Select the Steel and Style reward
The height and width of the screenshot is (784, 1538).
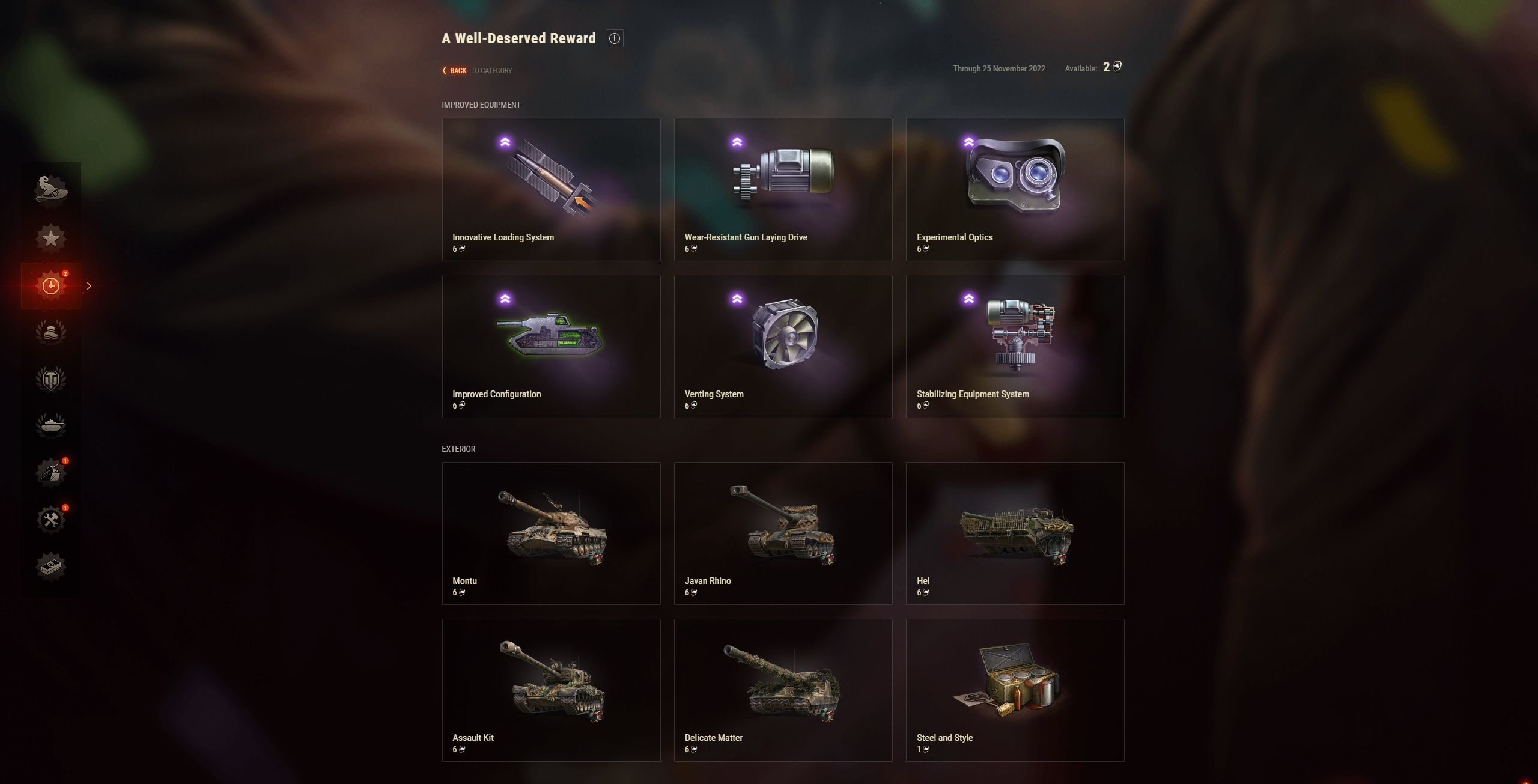click(x=1015, y=690)
